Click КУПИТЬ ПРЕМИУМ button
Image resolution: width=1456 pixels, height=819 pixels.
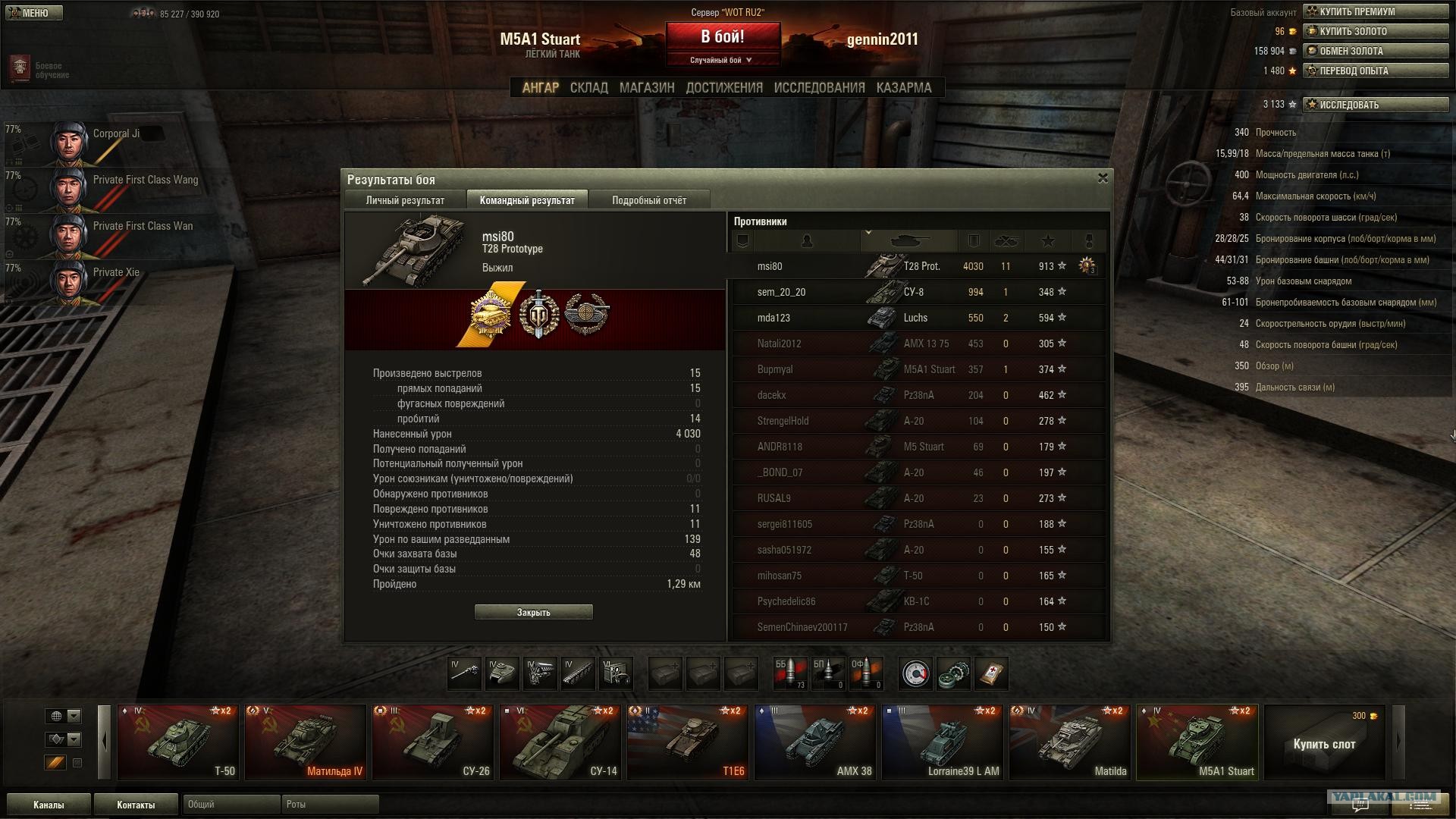pos(1375,12)
